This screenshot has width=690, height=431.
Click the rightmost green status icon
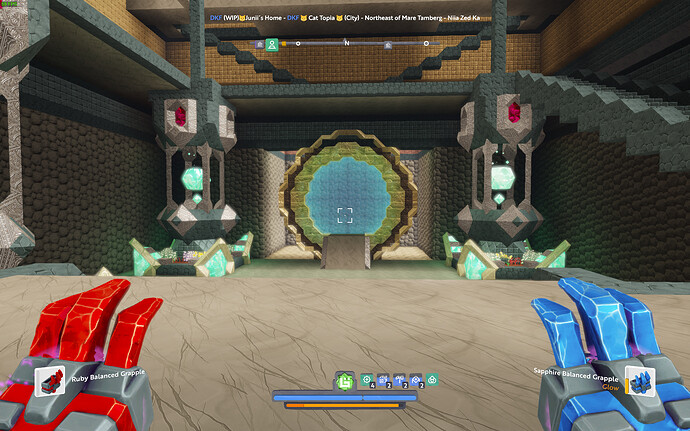[431, 381]
